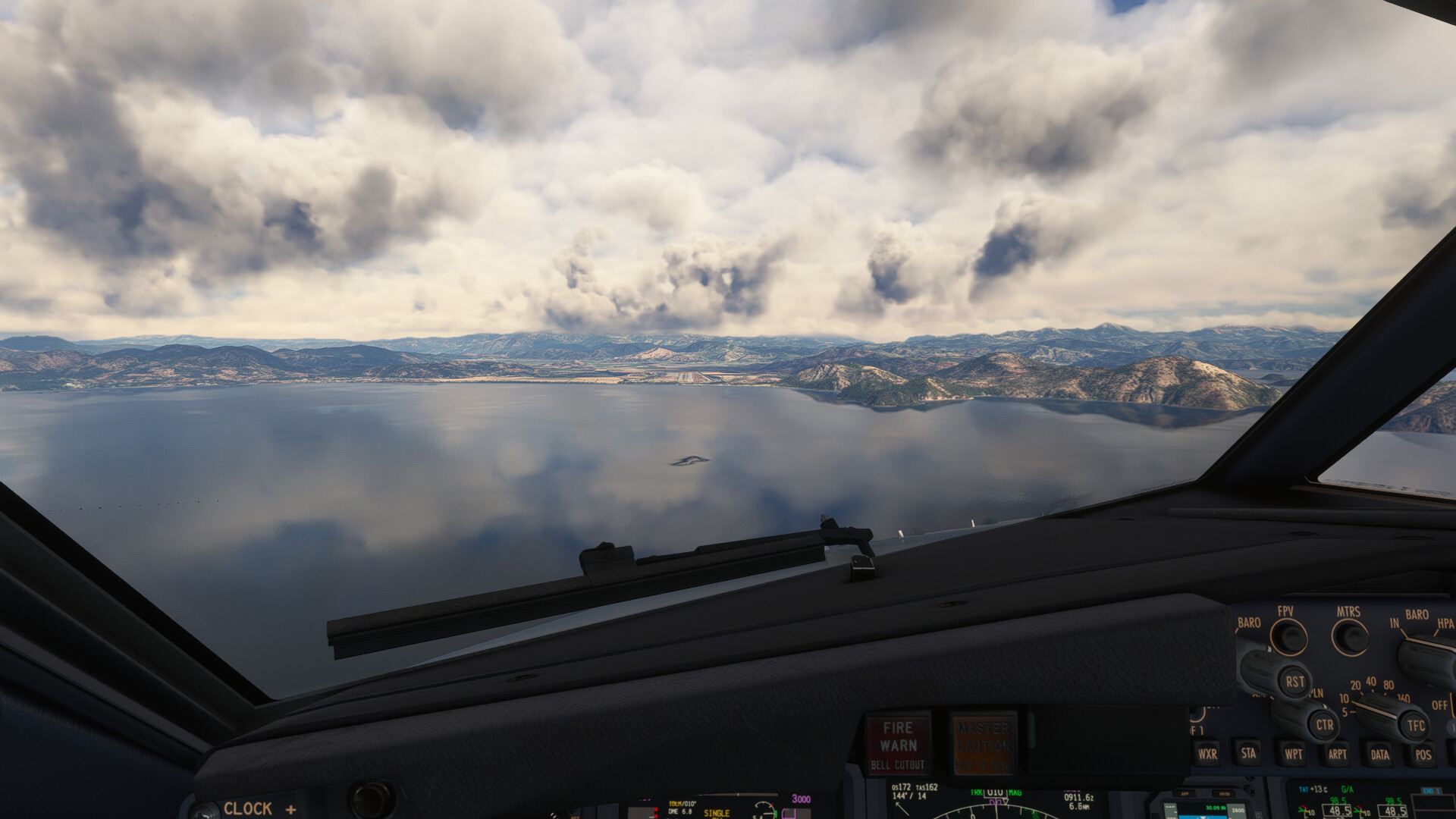Reset the MASTER CAUTION light
The image size is (1456, 819).
(984, 744)
